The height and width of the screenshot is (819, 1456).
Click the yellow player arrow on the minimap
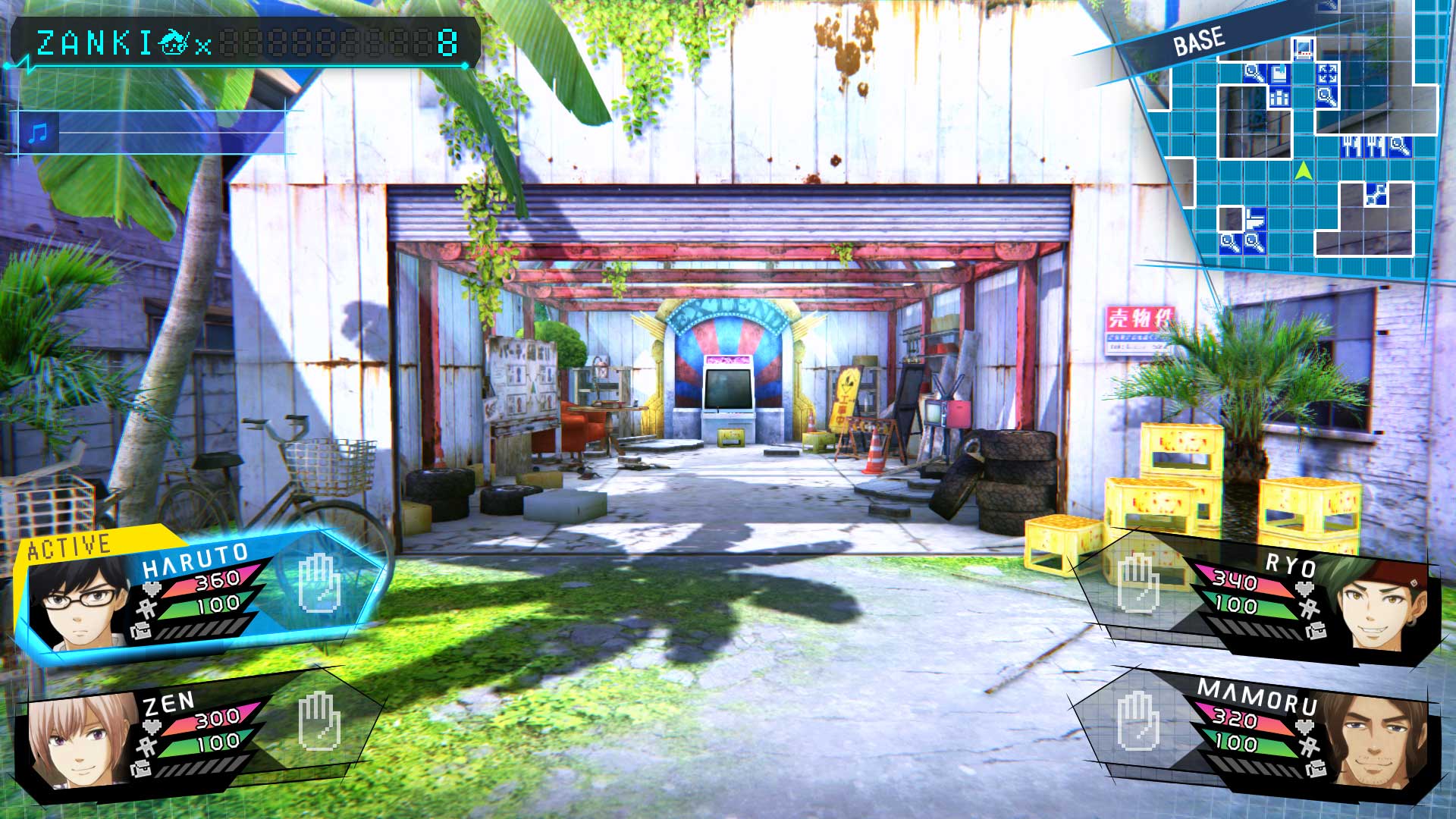pos(1304,171)
